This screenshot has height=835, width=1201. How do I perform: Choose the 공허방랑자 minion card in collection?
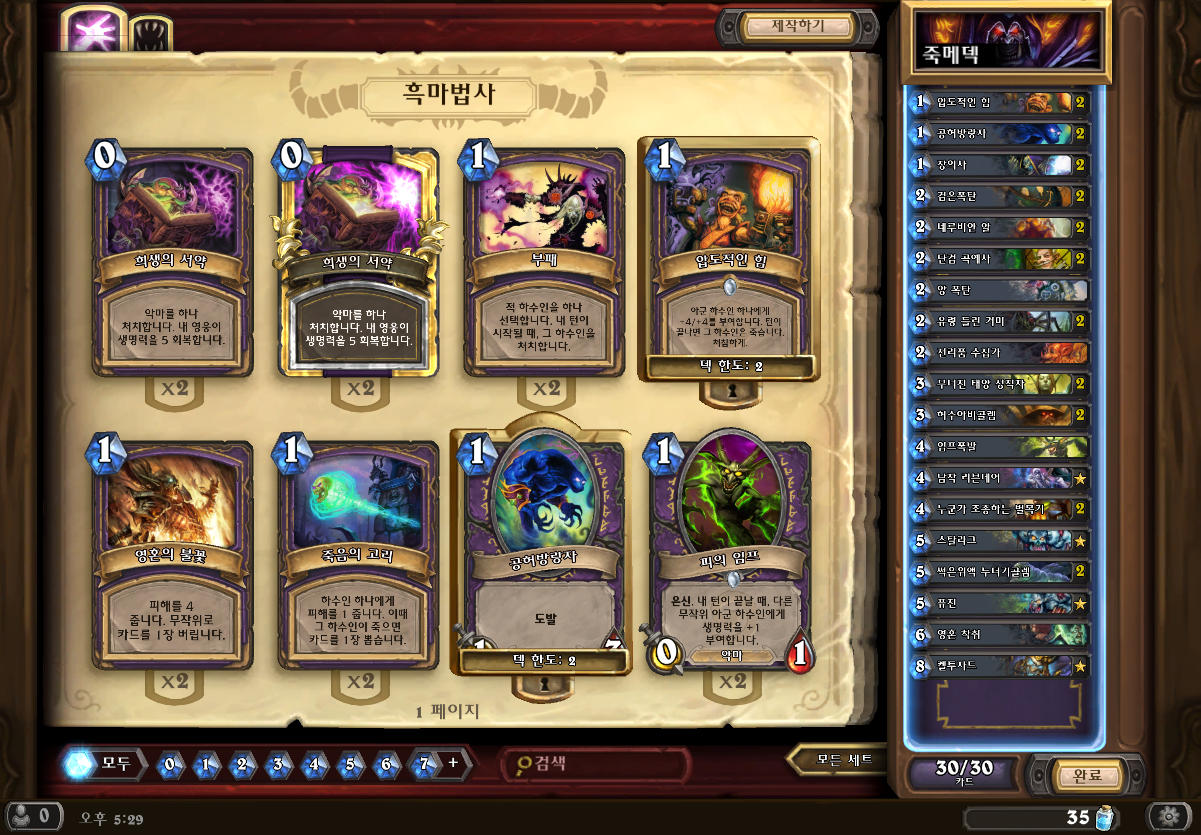click(543, 550)
